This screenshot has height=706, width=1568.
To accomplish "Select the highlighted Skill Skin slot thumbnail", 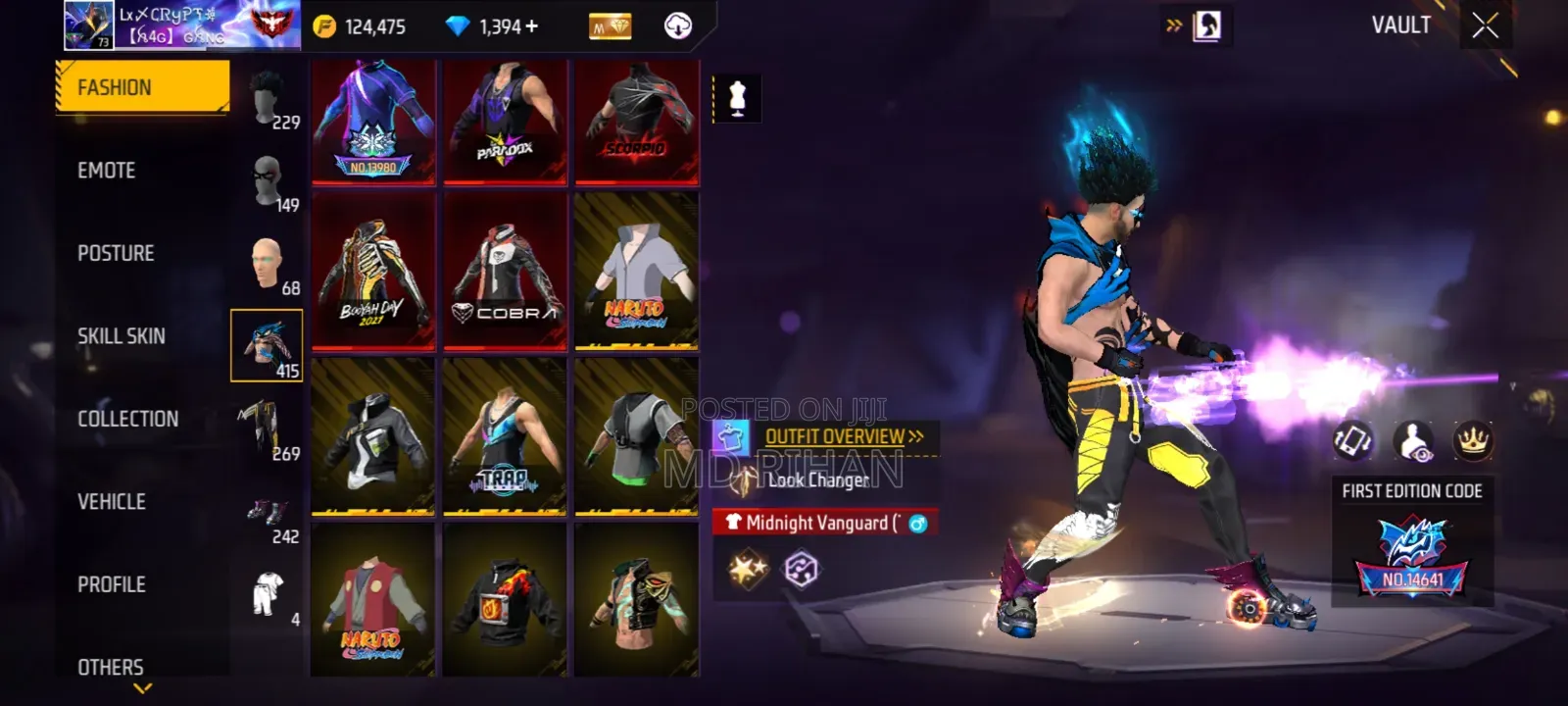I will tap(265, 345).
